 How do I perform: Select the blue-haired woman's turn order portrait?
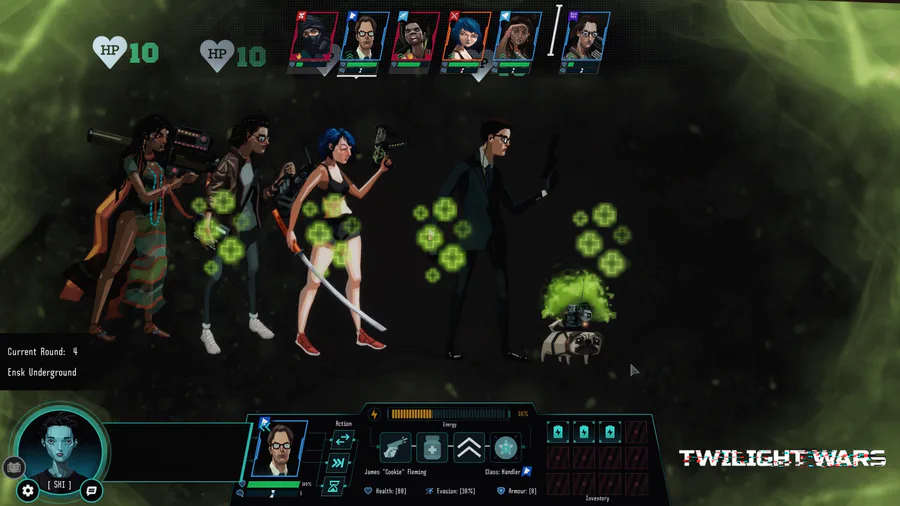[465, 39]
